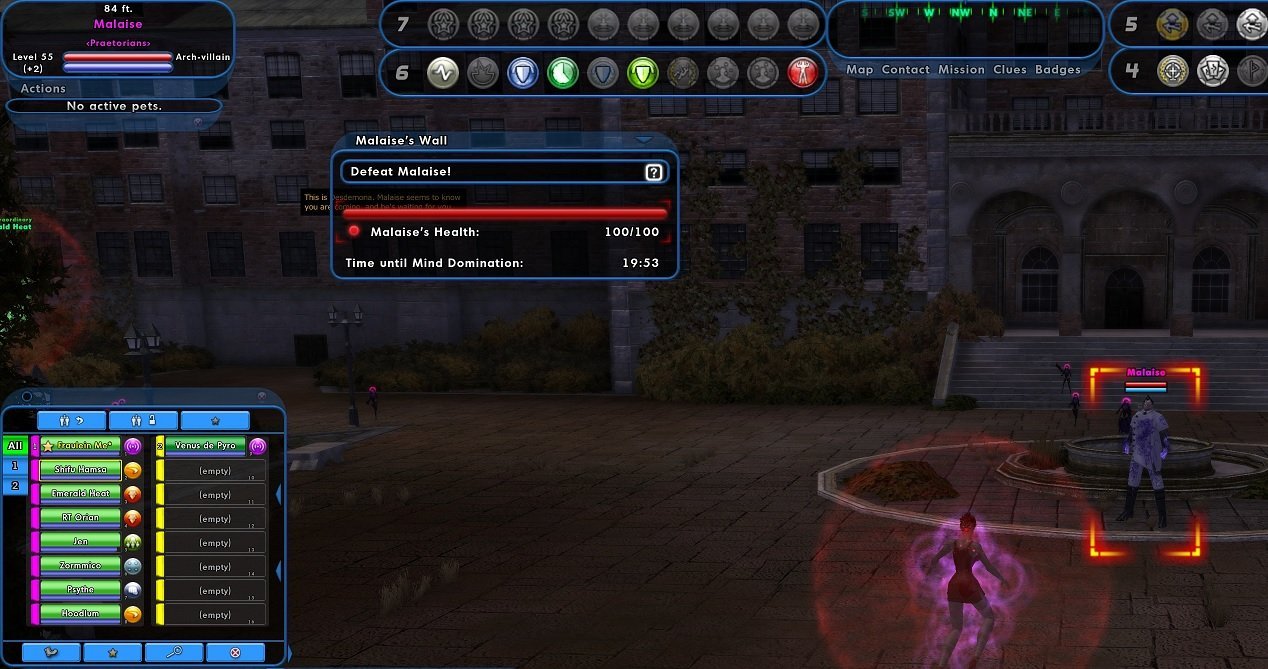
Task: Open the Map window
Action: [859, 70]
